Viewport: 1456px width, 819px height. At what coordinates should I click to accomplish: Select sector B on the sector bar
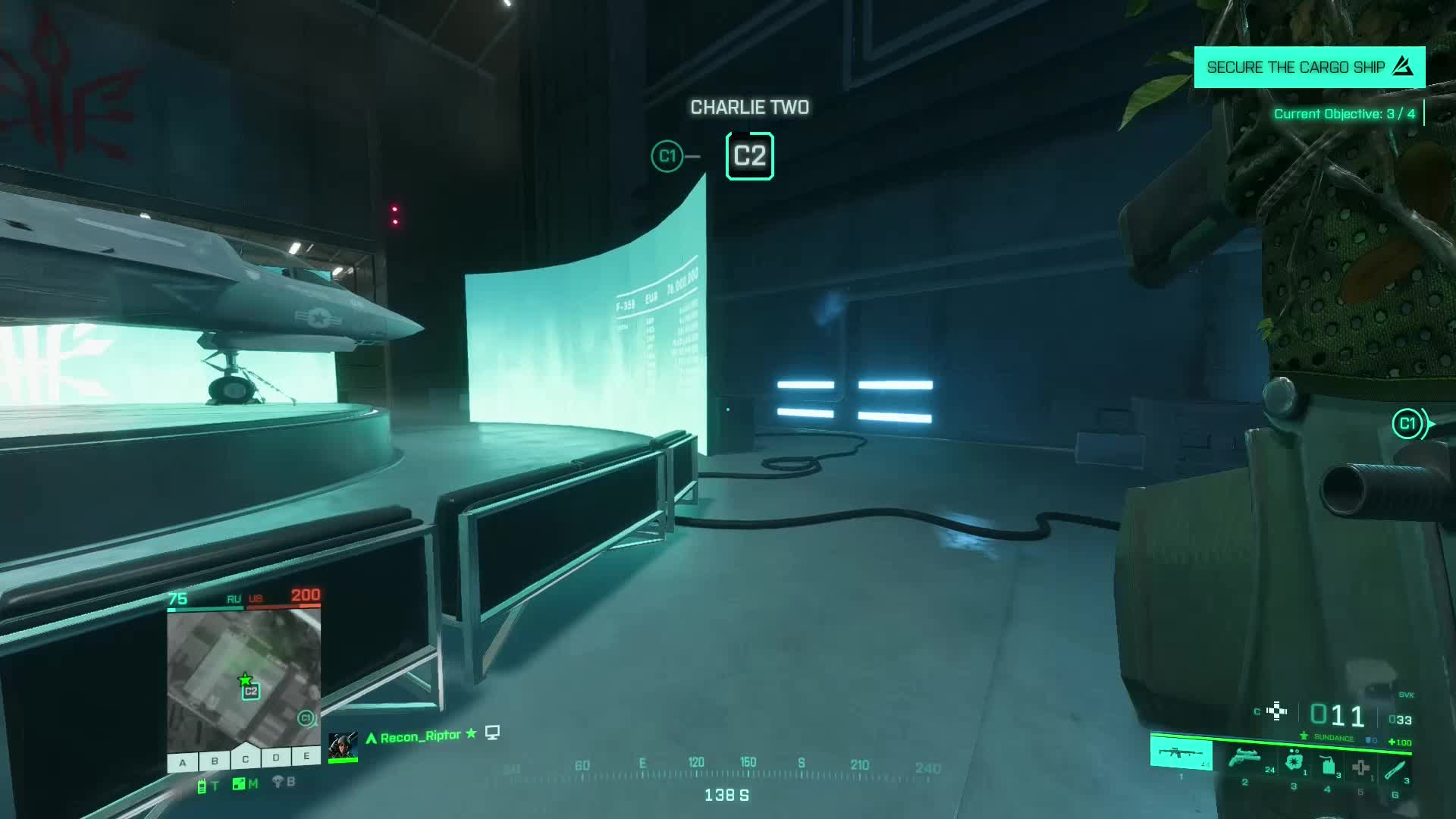215,761
